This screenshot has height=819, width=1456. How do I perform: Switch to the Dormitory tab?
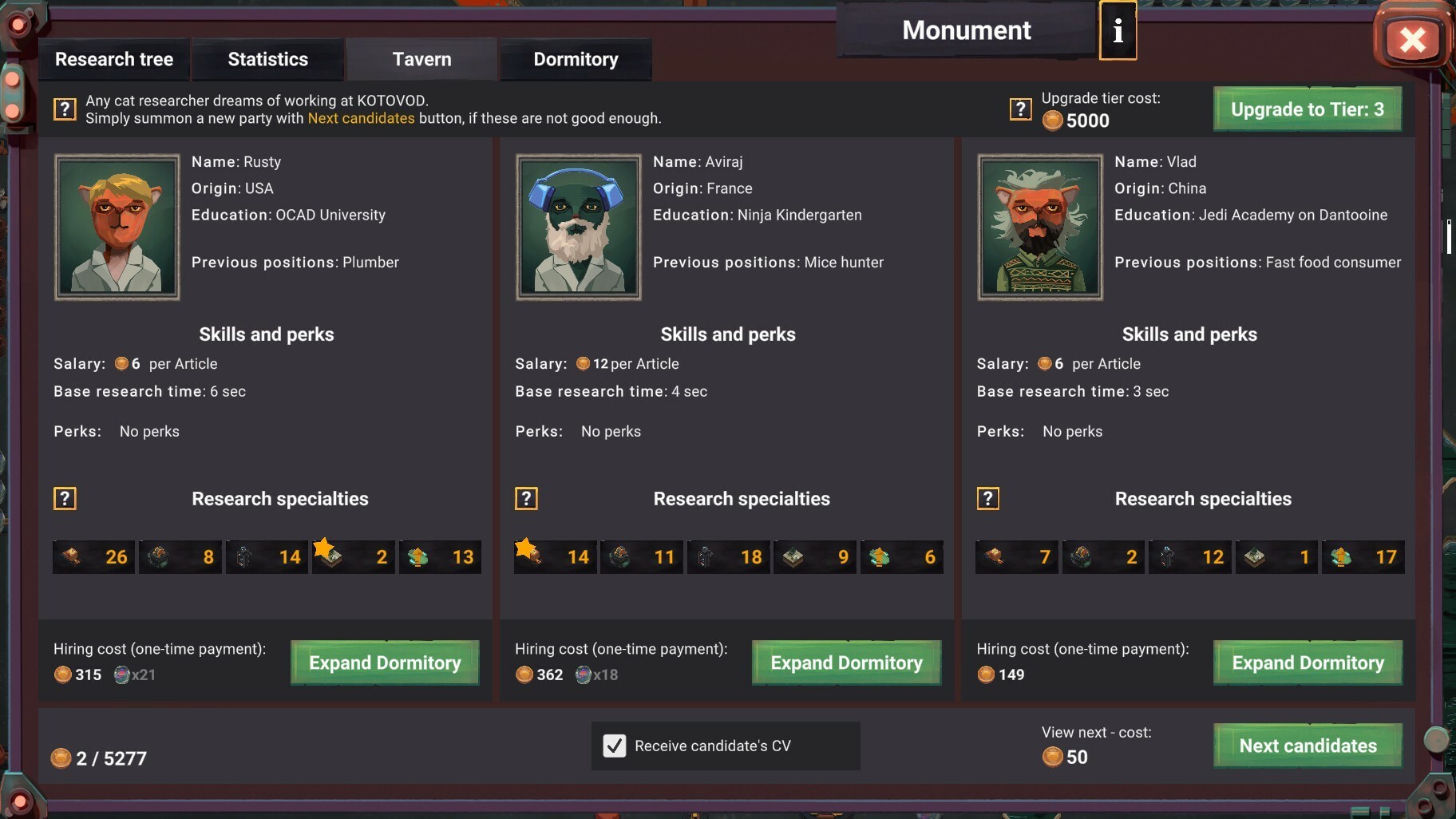[x=576, y=58]
